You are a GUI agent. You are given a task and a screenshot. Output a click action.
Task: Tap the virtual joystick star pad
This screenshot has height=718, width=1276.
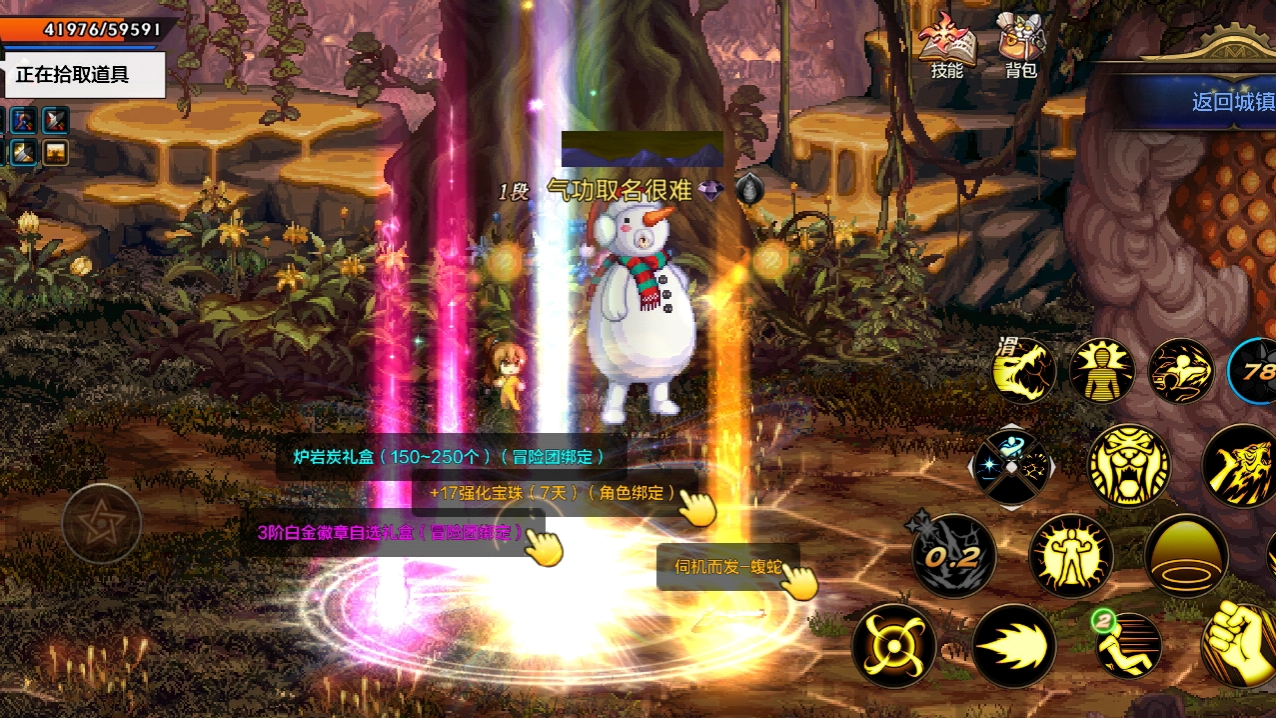[100, 524]
